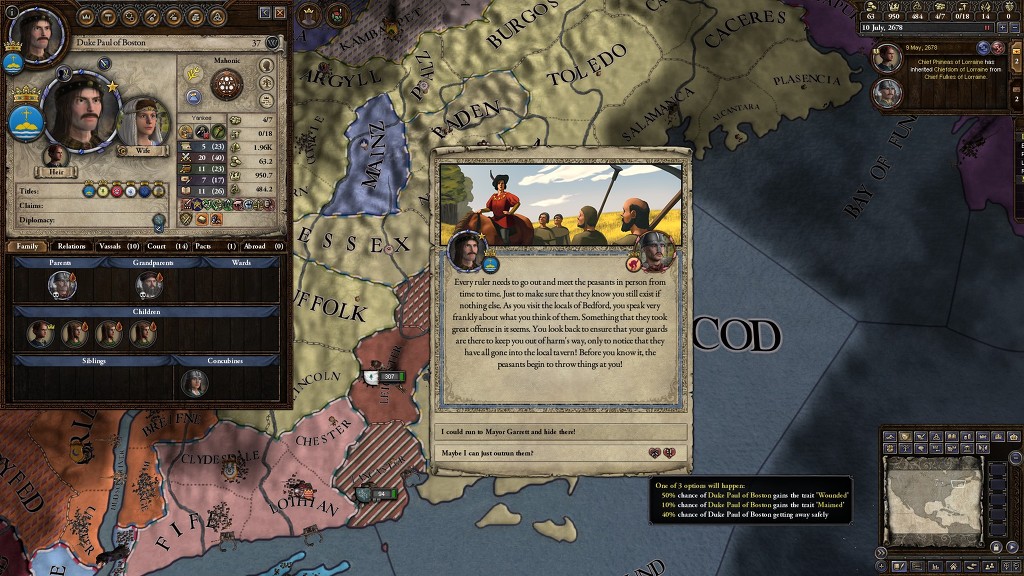Switch to the Relations tab
The width and height of the screenshot is (1024, 576).
(71, 246)
